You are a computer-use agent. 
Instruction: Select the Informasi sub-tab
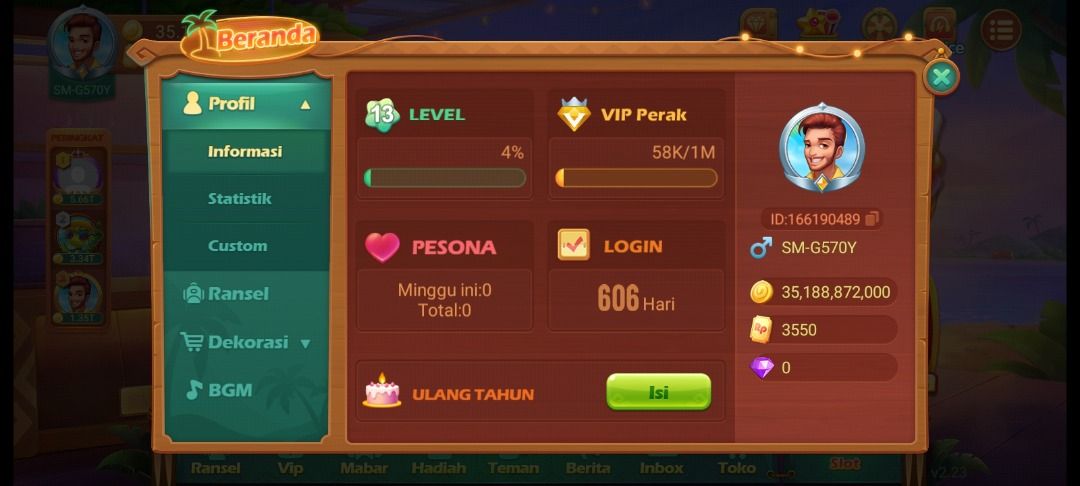[x=245, y=152]
